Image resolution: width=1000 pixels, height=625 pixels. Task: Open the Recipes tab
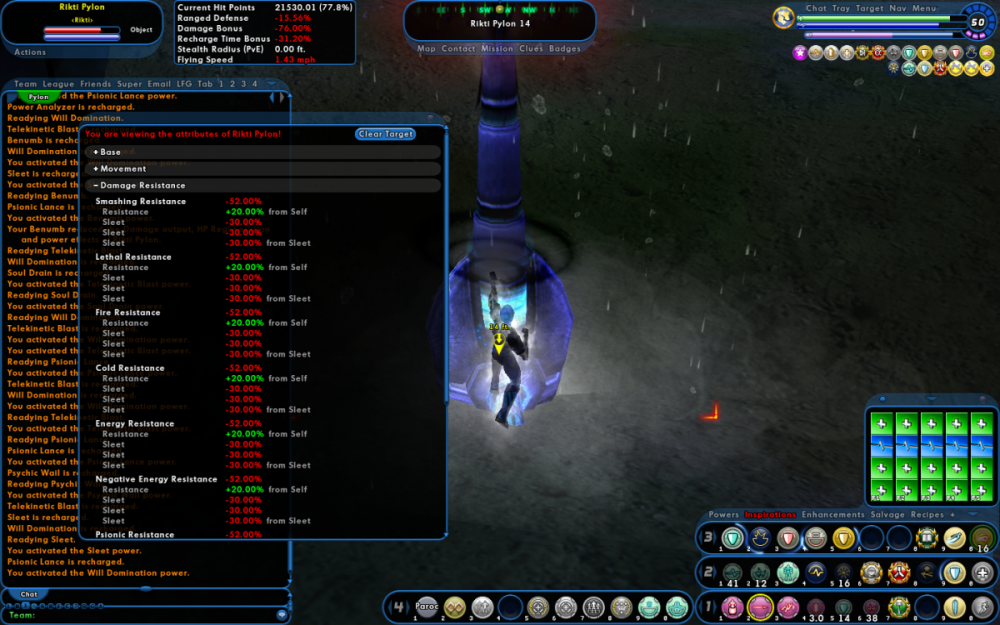[x=924, y=515]
